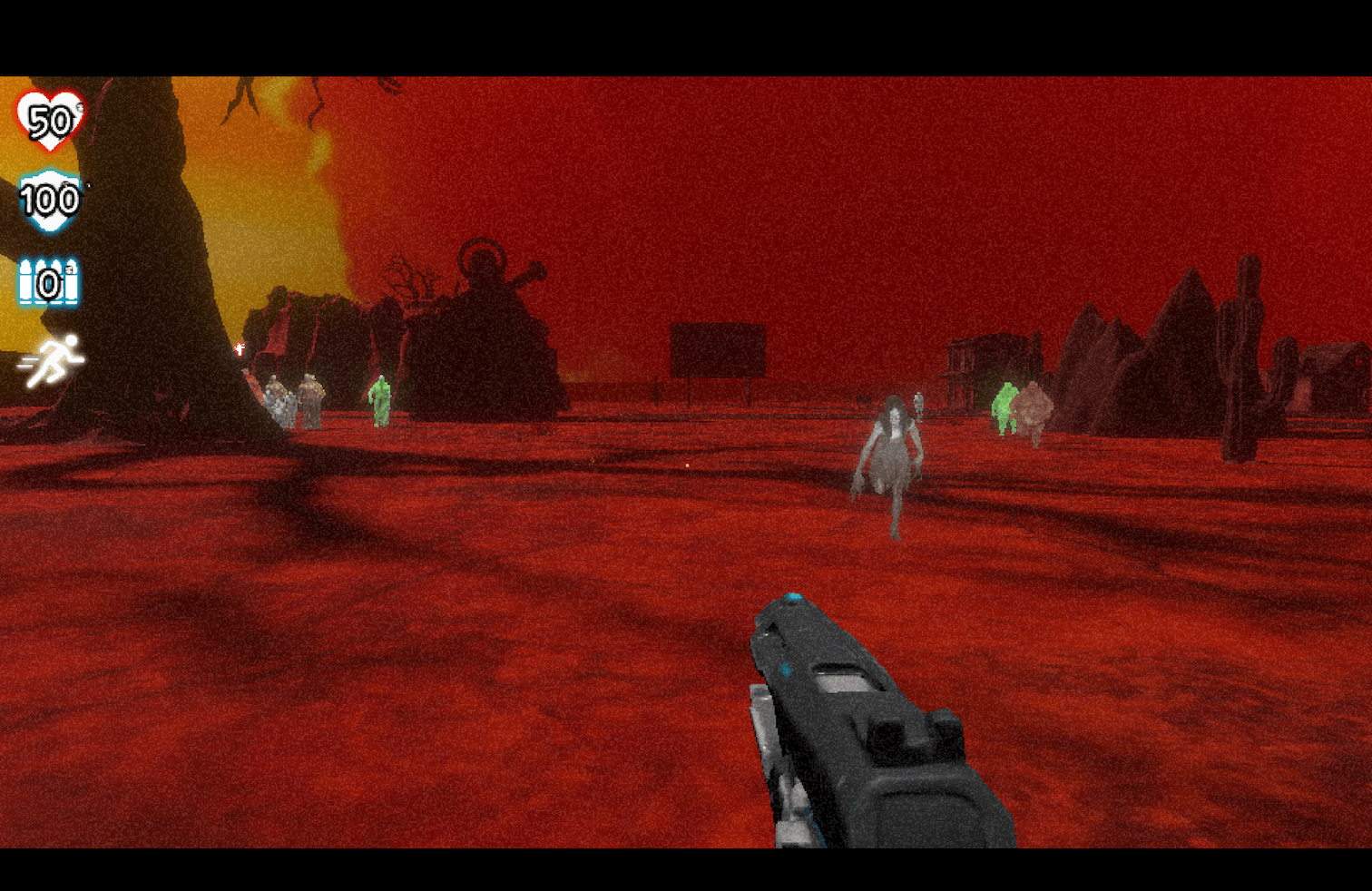Target the pale crawling zombie woman ahead

coord(894,463)
